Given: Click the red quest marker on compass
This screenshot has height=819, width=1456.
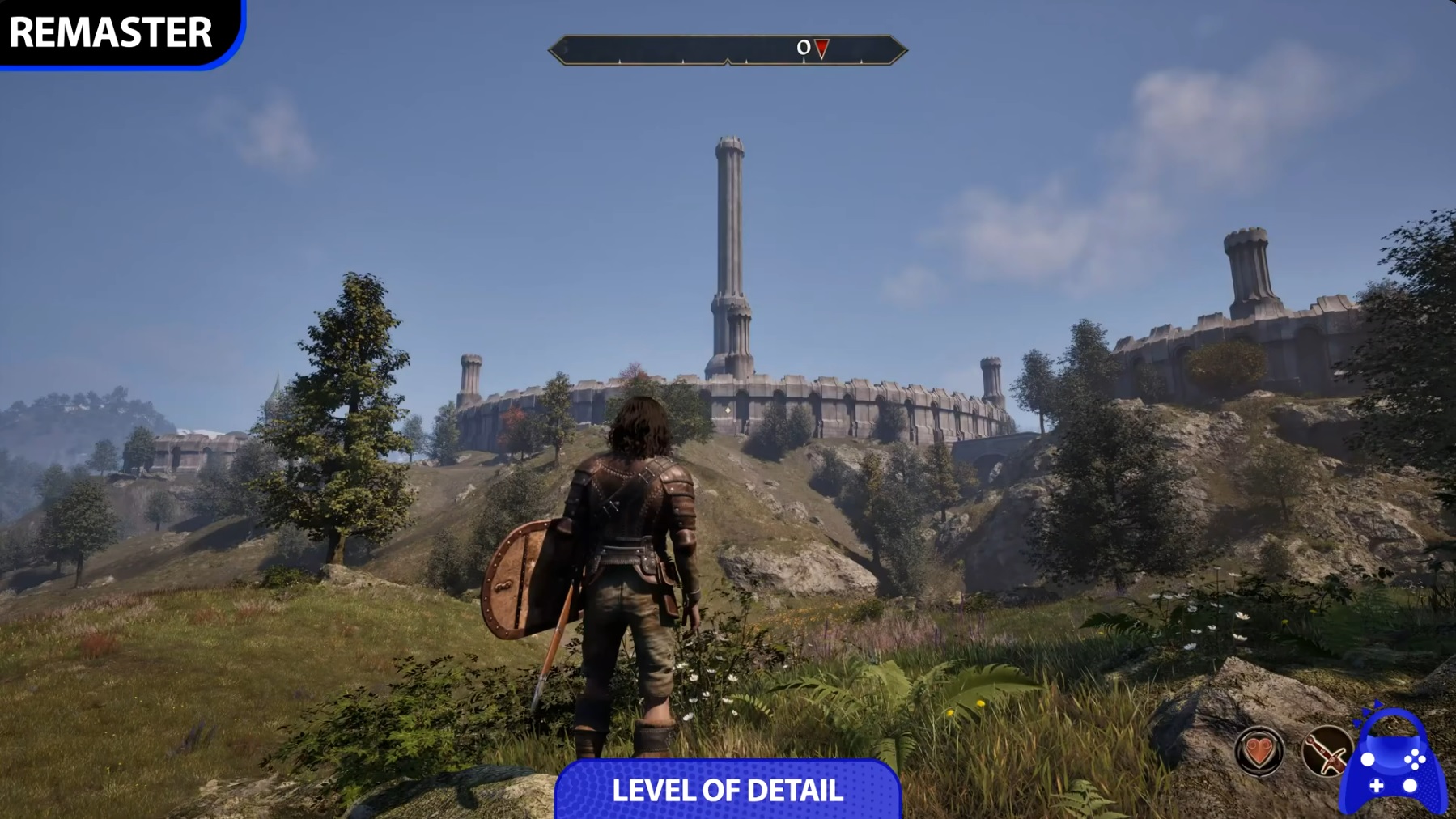Looking at the screenshot, I should click(x=821, y=49).
